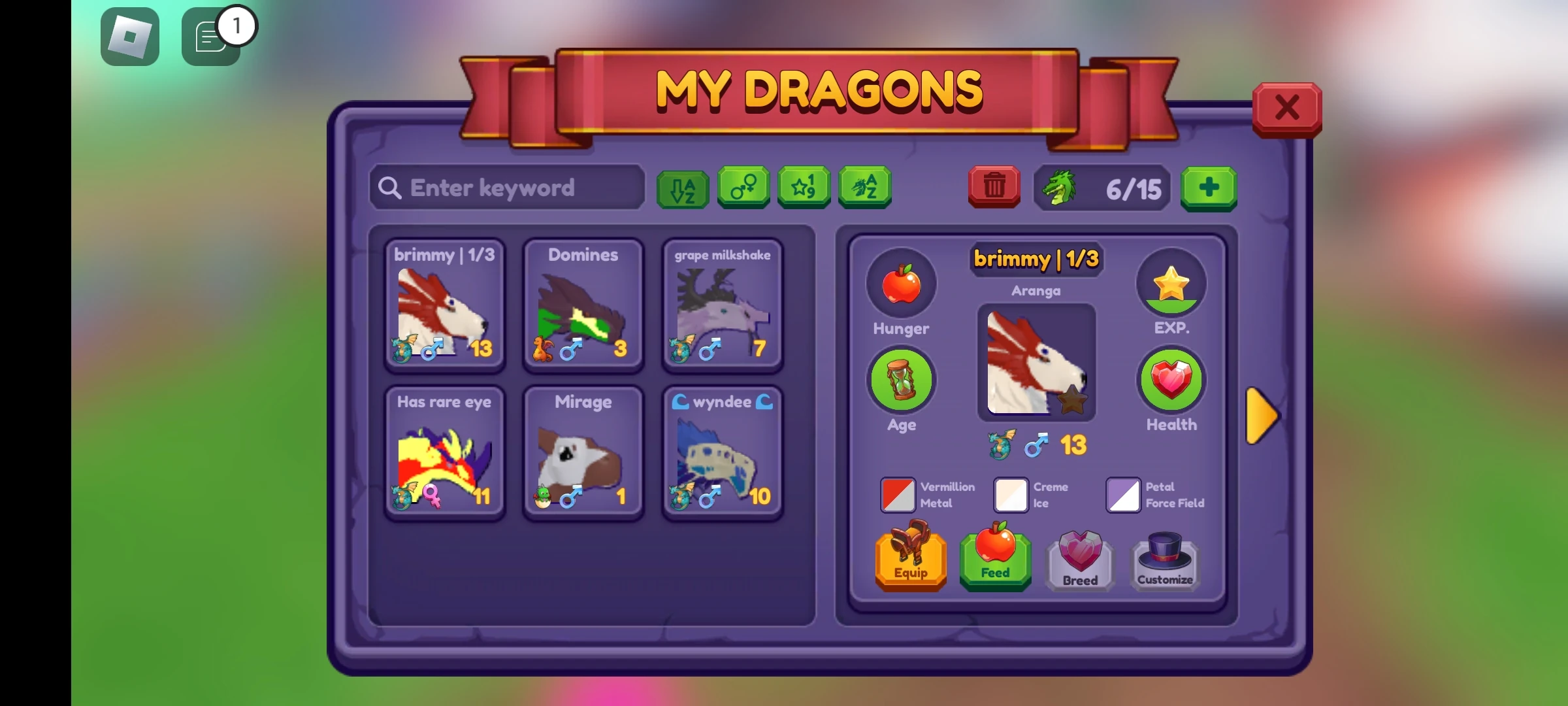This screenshot has height=706, width=1568.
Task: Click the Hunger apple icon
Action: [x=901, y=282]
